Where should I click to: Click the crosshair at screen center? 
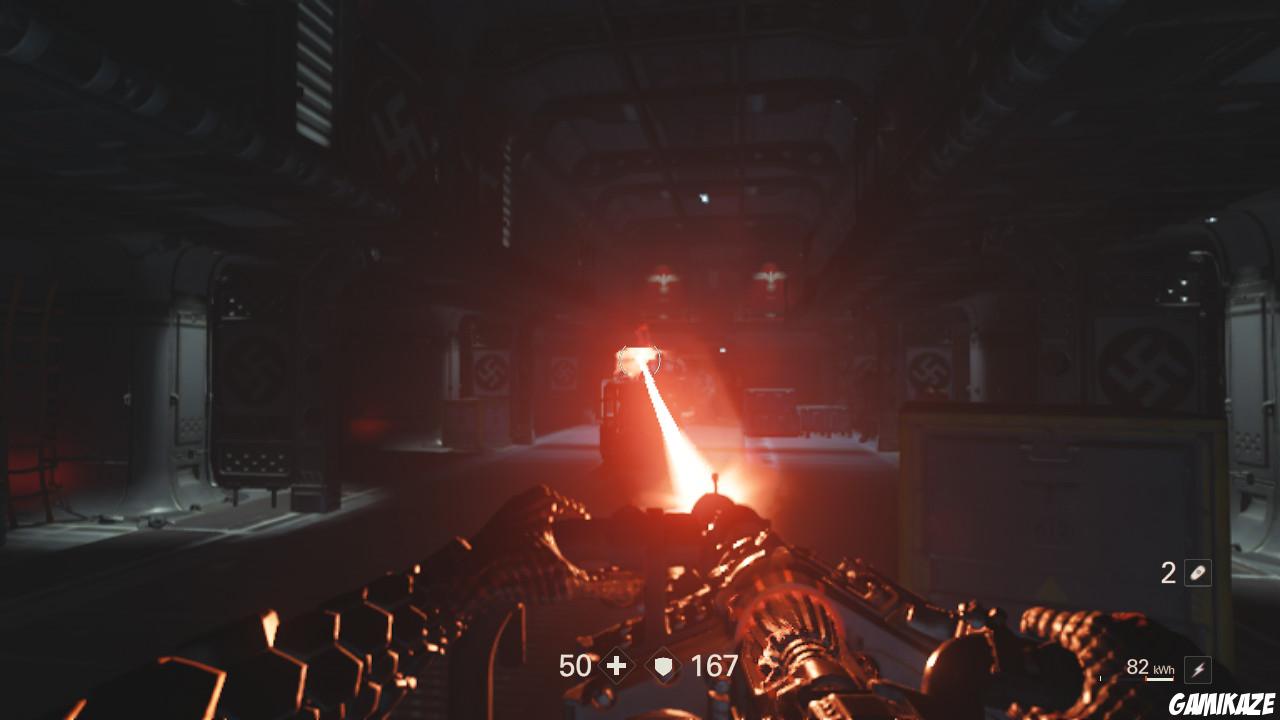[640, 360]
